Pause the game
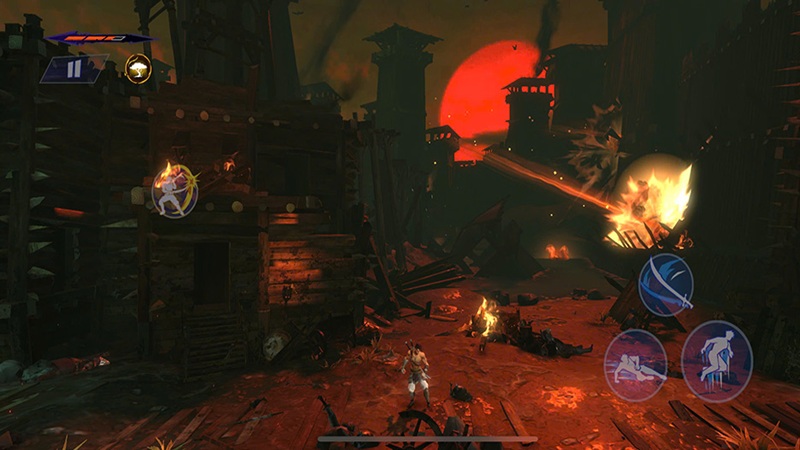The height and width of the screenshot is (450, 800). coord(75,70)
